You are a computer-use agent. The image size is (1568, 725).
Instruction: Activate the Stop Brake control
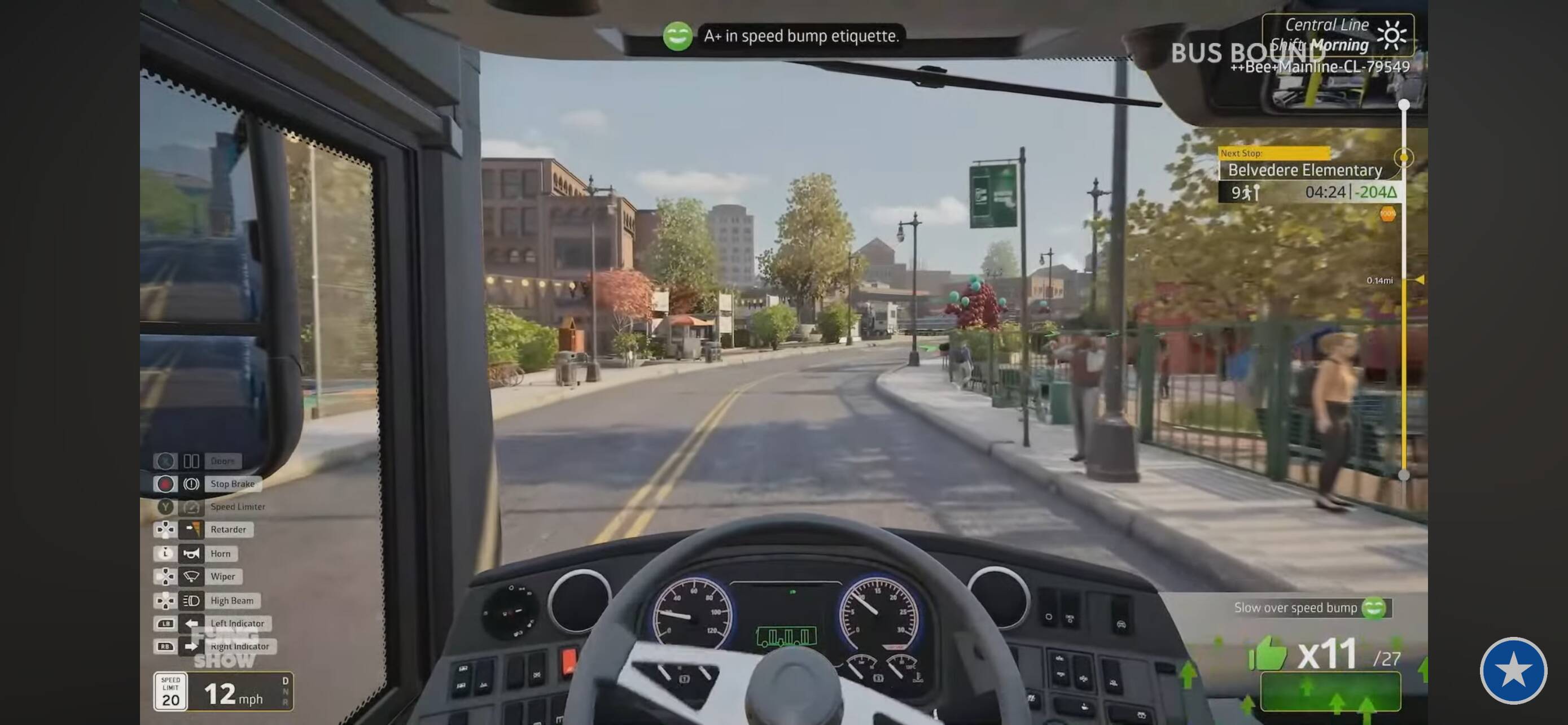click(x=191, y=484)
